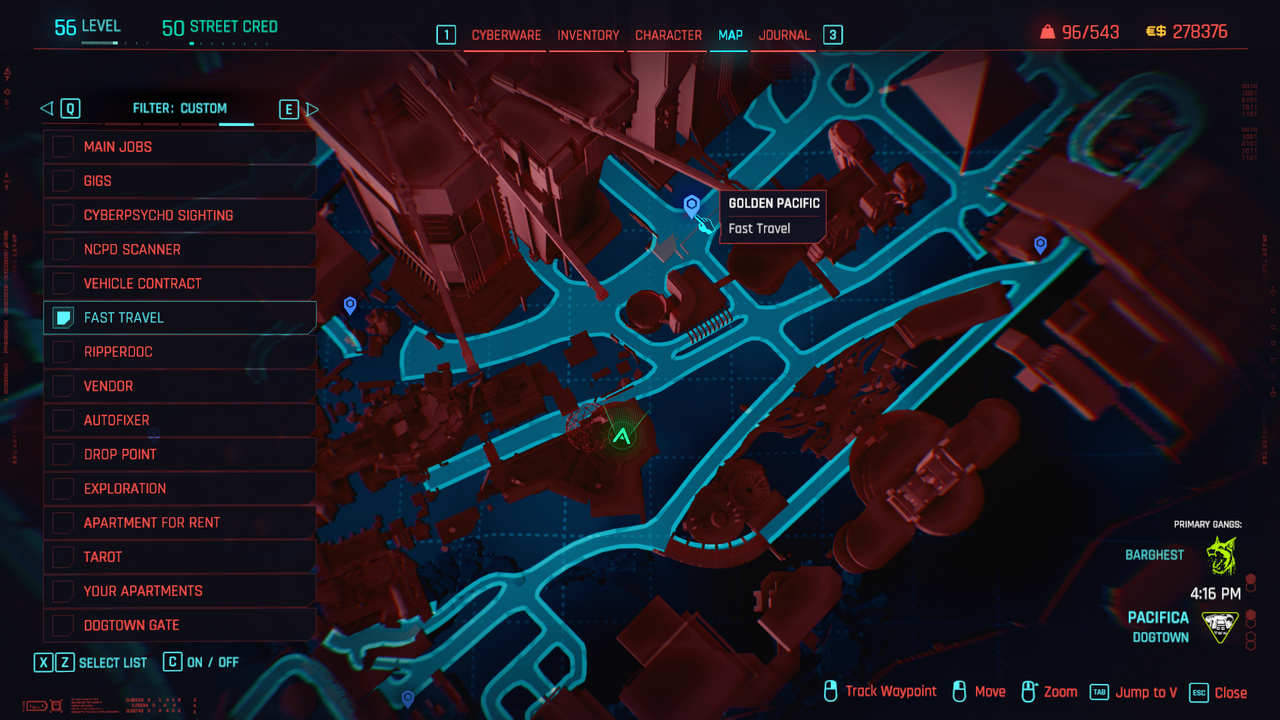The width and height of the screenshot is (1280, 720).
Task: Open the Journal tab
Action: coord(784,35)
